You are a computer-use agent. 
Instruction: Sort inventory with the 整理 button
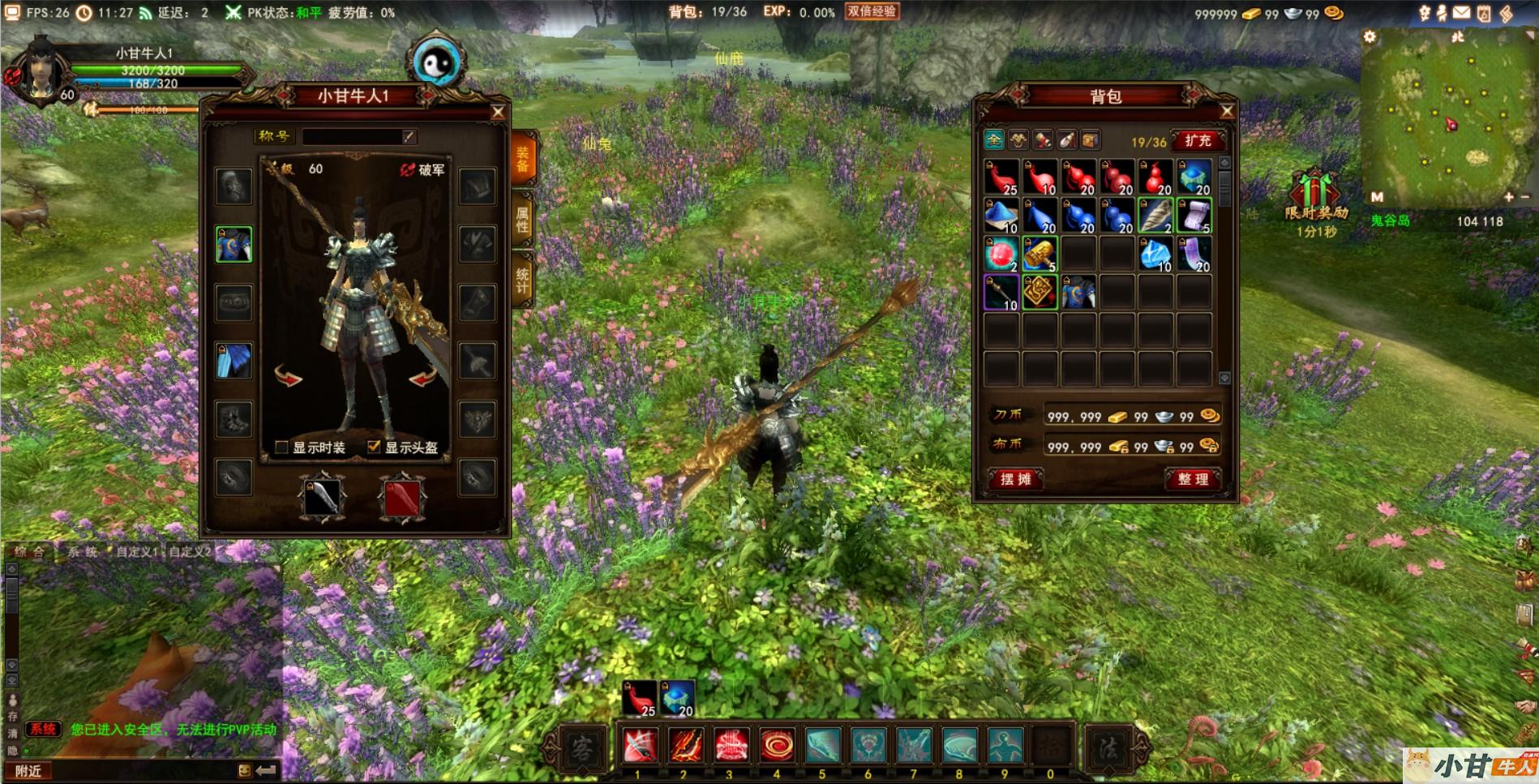pos(1193,479)
